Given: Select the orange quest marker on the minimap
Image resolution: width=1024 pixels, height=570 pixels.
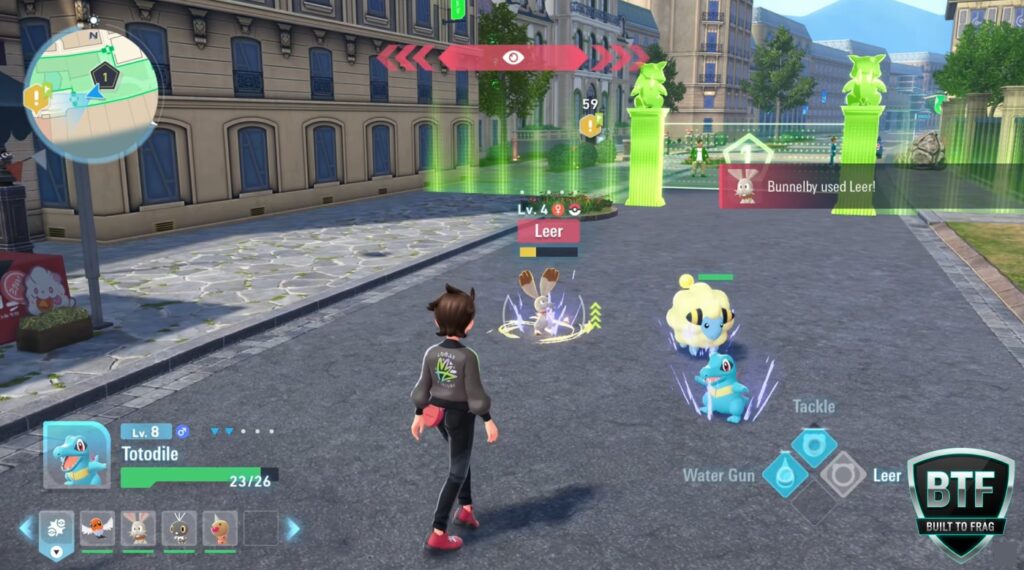Looking at the screenshot, I should coord(38,97).
